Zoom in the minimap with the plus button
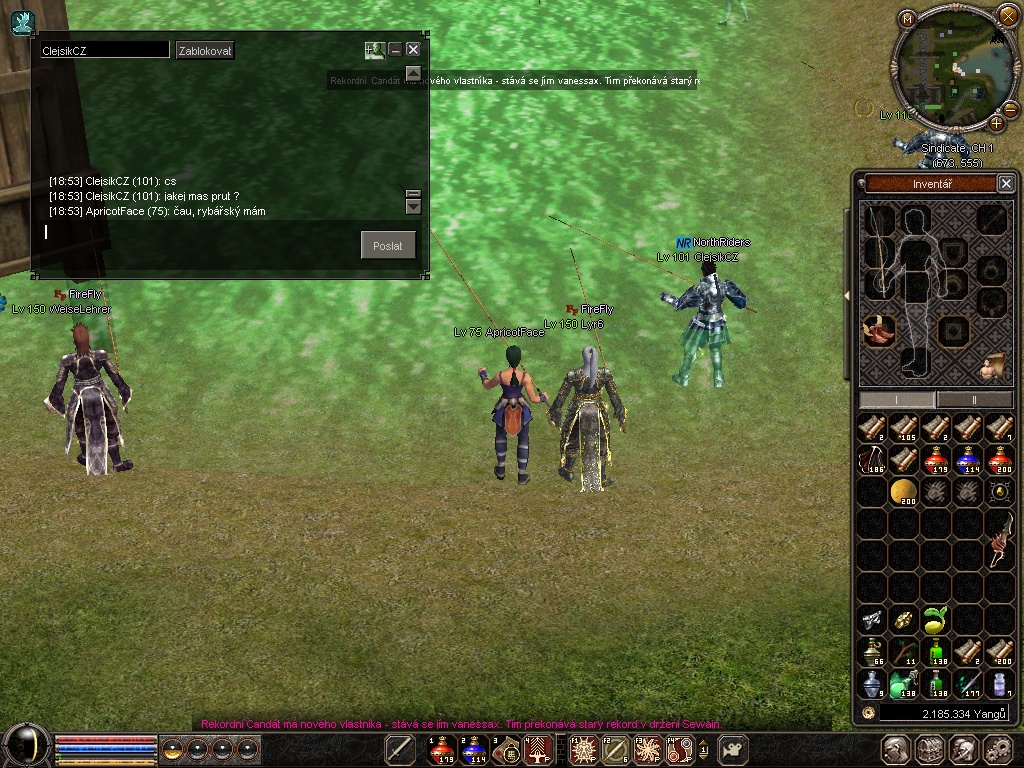1024x768 pixels. [x=997, y=123]
